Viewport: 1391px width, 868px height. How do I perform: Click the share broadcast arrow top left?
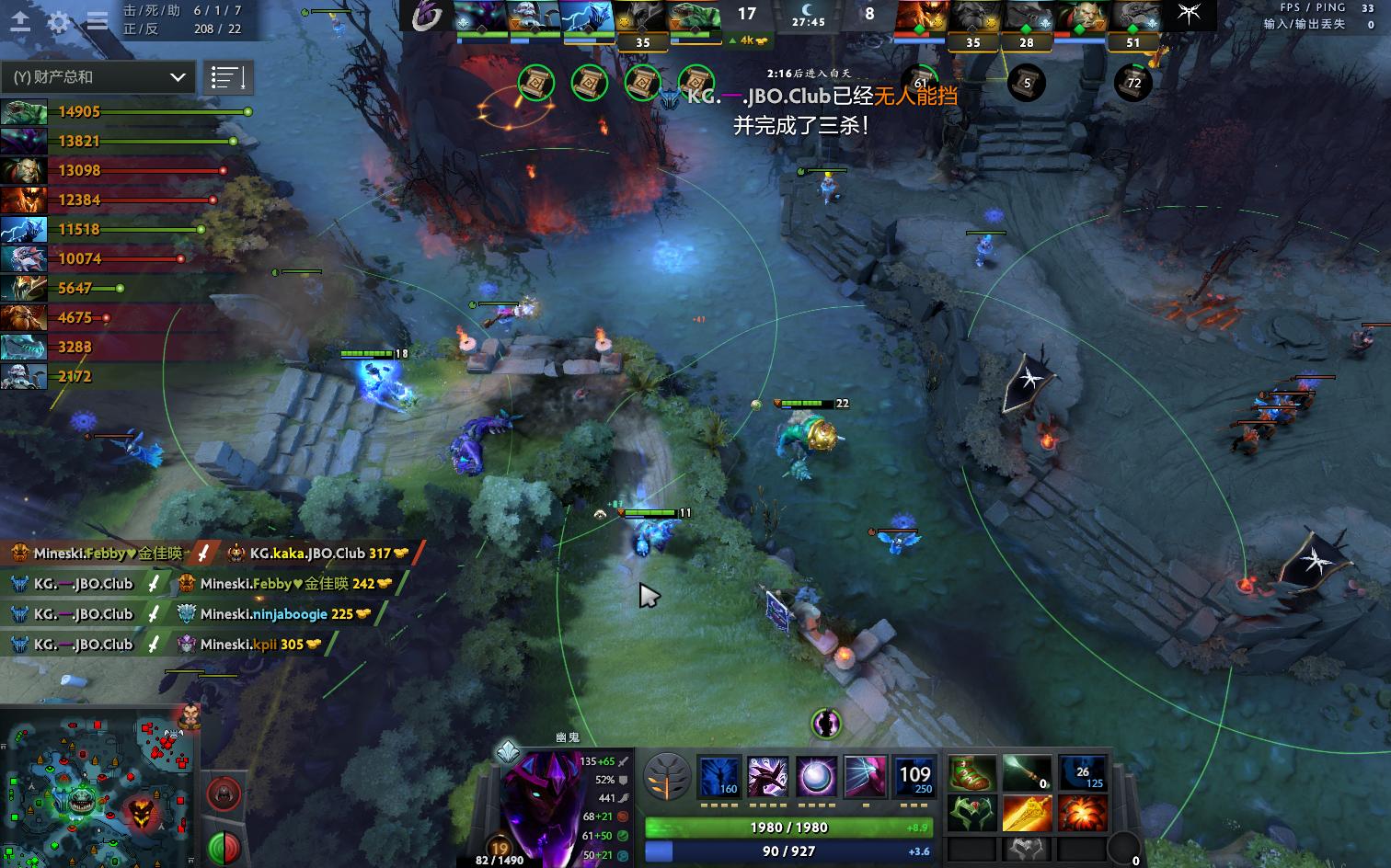coord(20,20)
